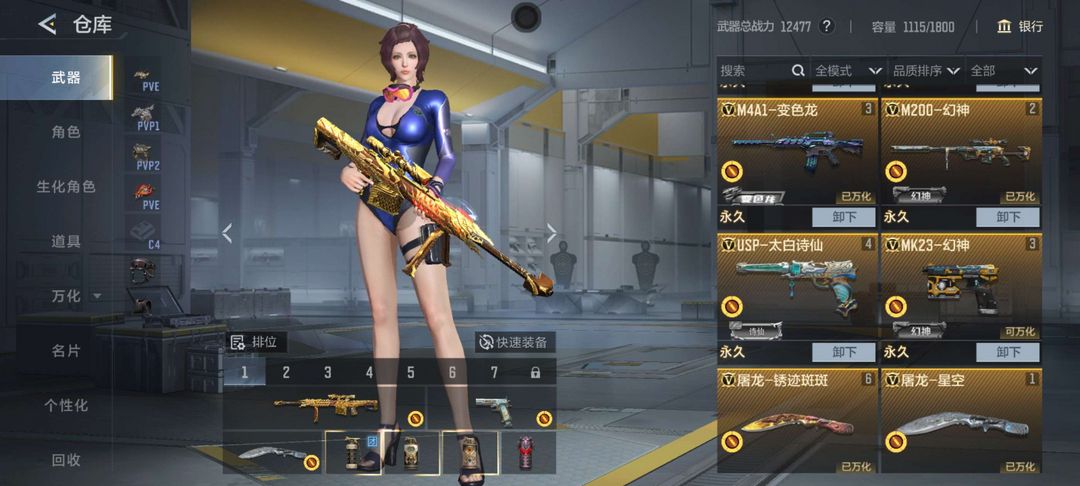Go back using the top-left arrow
Image resolution: width=1080 pixels, height=486 pixels.
[47, 25]
